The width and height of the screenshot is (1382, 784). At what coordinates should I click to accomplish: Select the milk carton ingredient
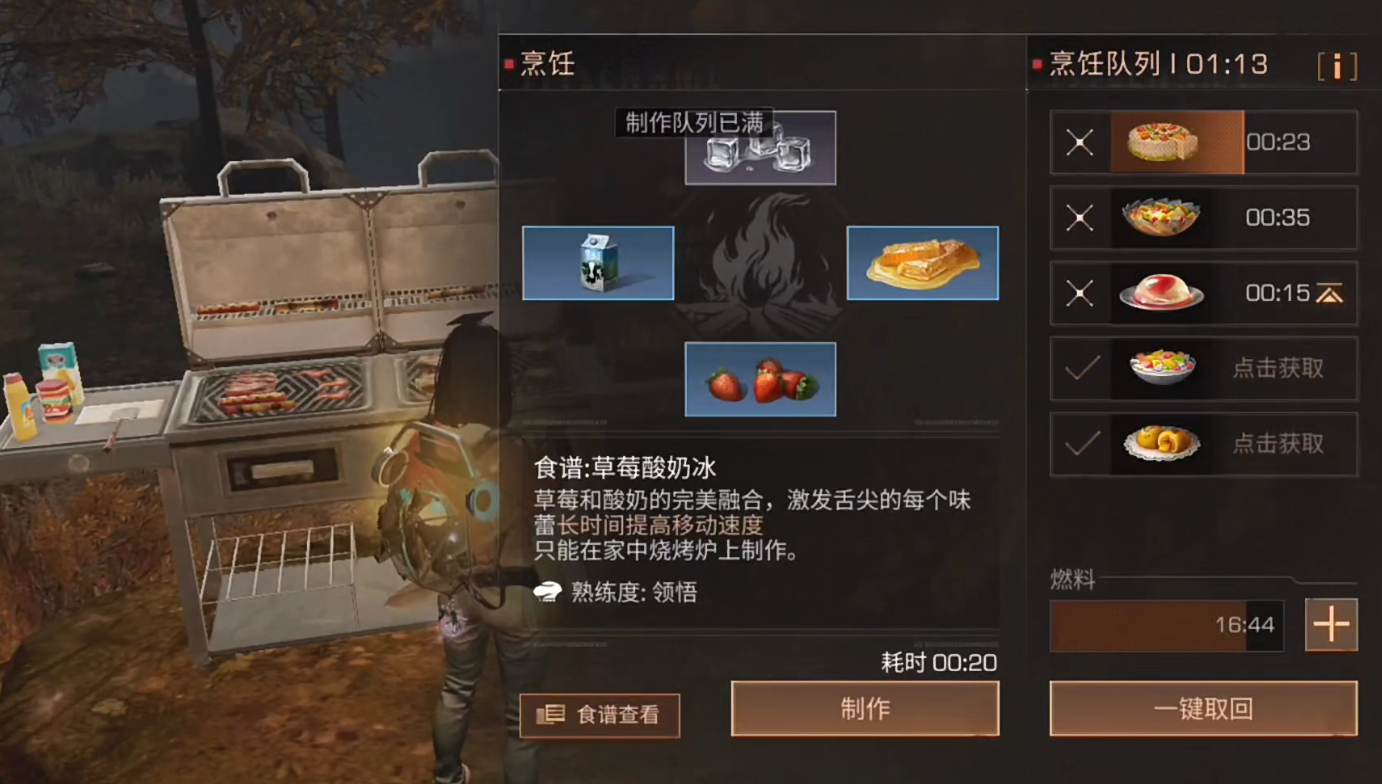coord(597,263)
